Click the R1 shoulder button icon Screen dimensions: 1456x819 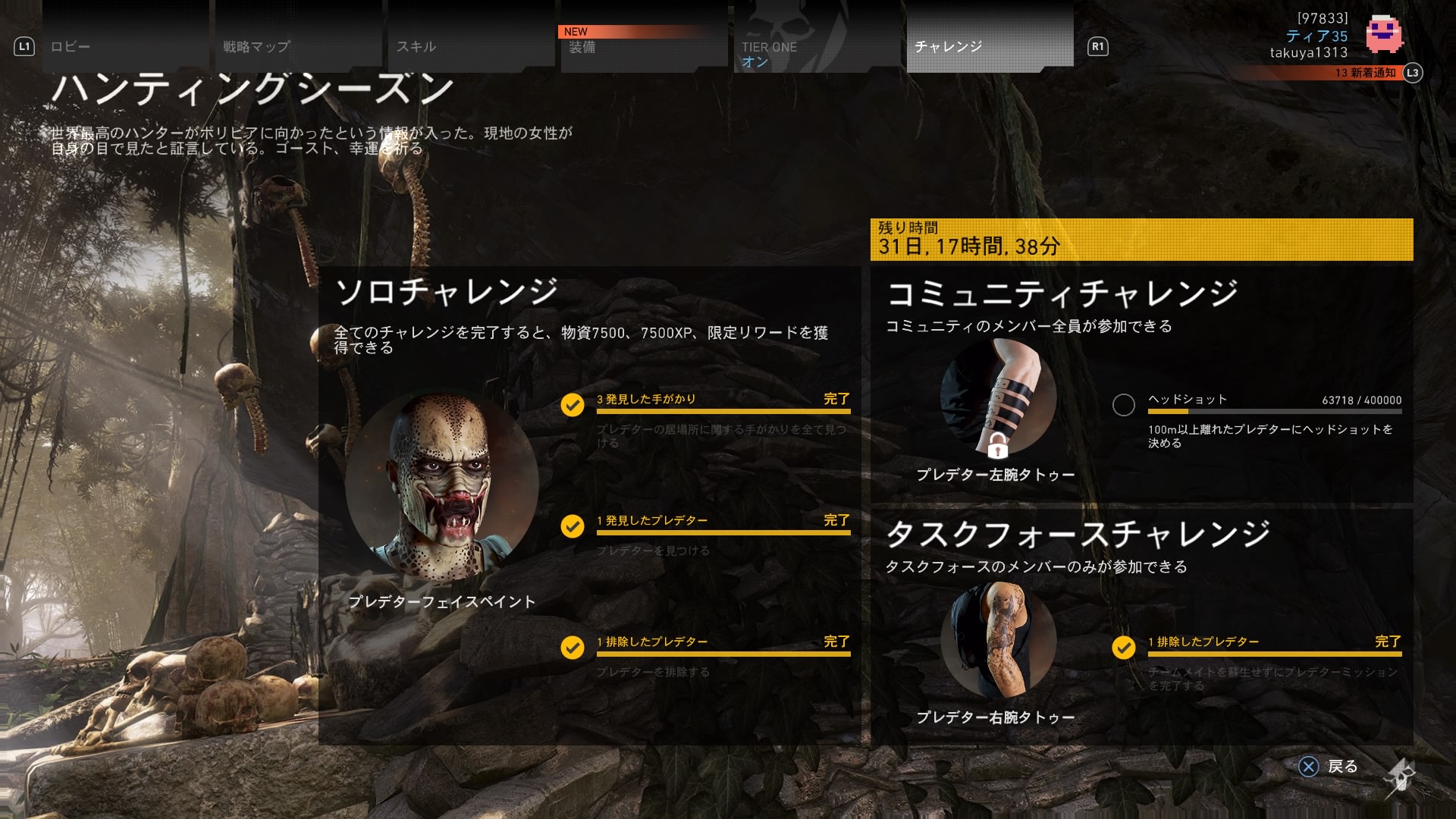1097,47
